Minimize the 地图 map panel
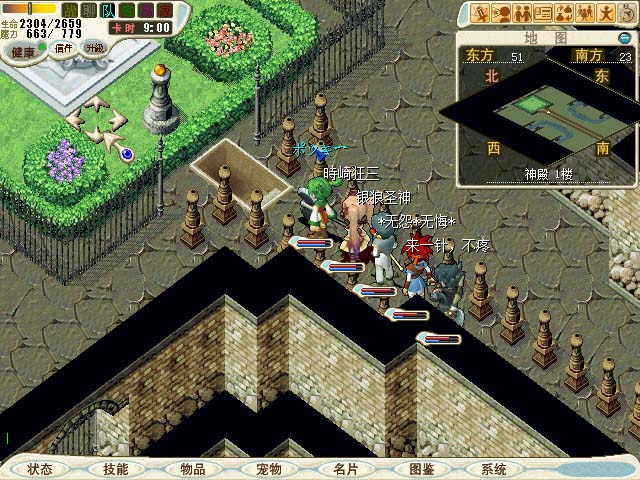This screenshot has height=480, width=640. 623,38
